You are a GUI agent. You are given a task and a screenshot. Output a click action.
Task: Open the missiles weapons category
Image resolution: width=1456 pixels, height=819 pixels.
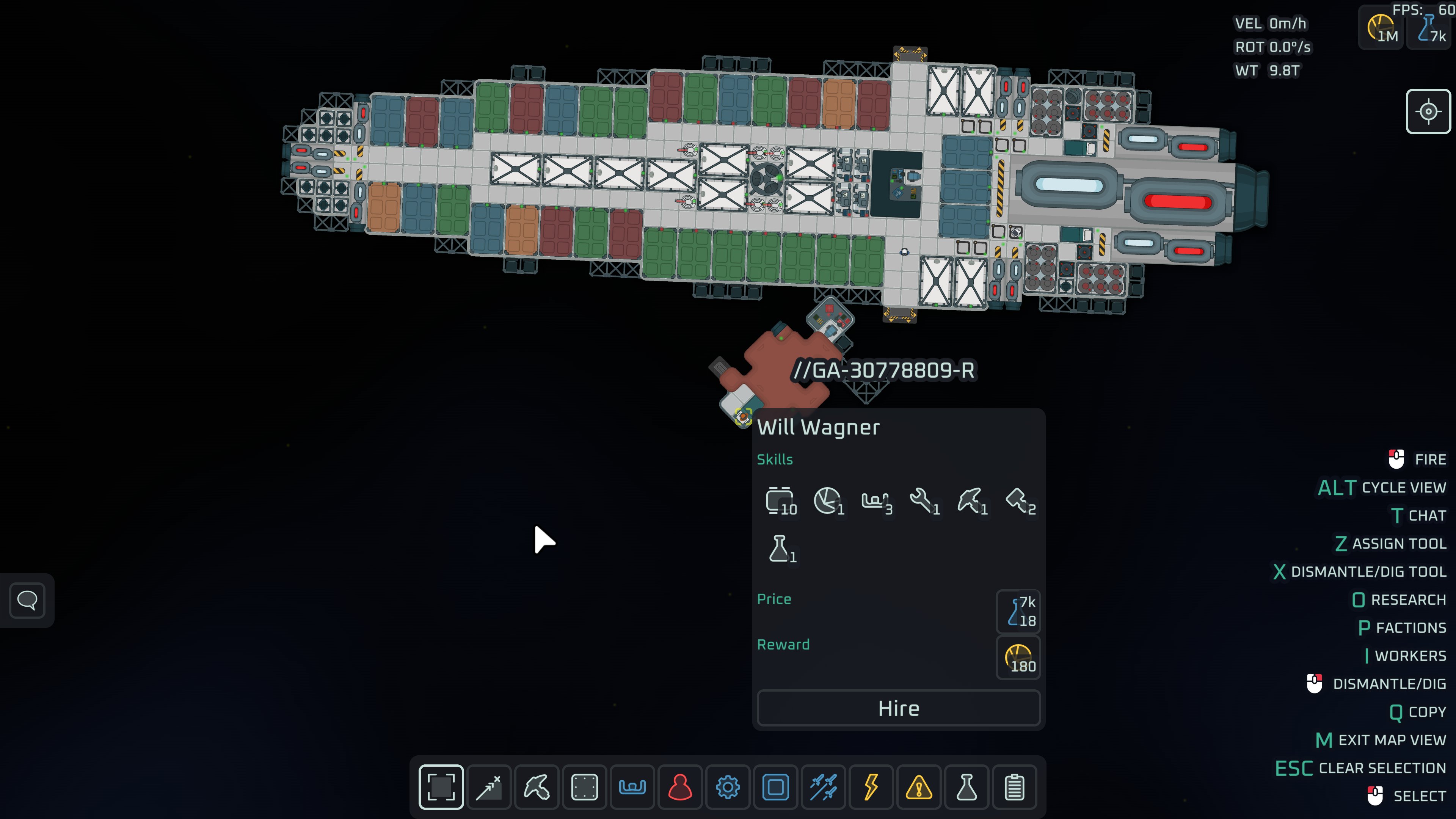coord(823,787)
